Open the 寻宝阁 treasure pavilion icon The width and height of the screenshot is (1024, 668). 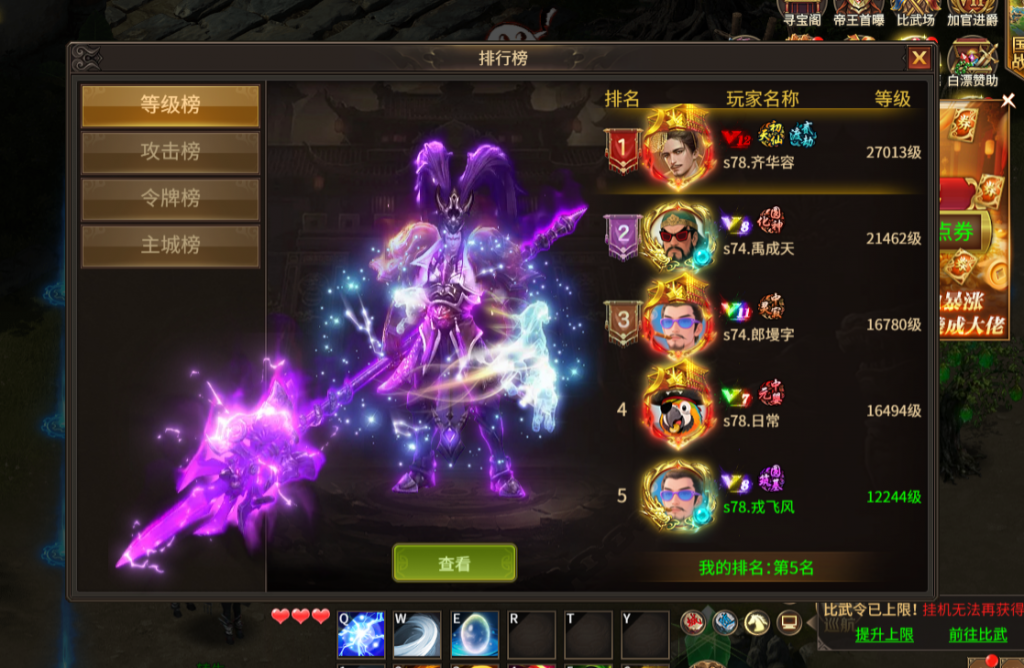point(802,13)
